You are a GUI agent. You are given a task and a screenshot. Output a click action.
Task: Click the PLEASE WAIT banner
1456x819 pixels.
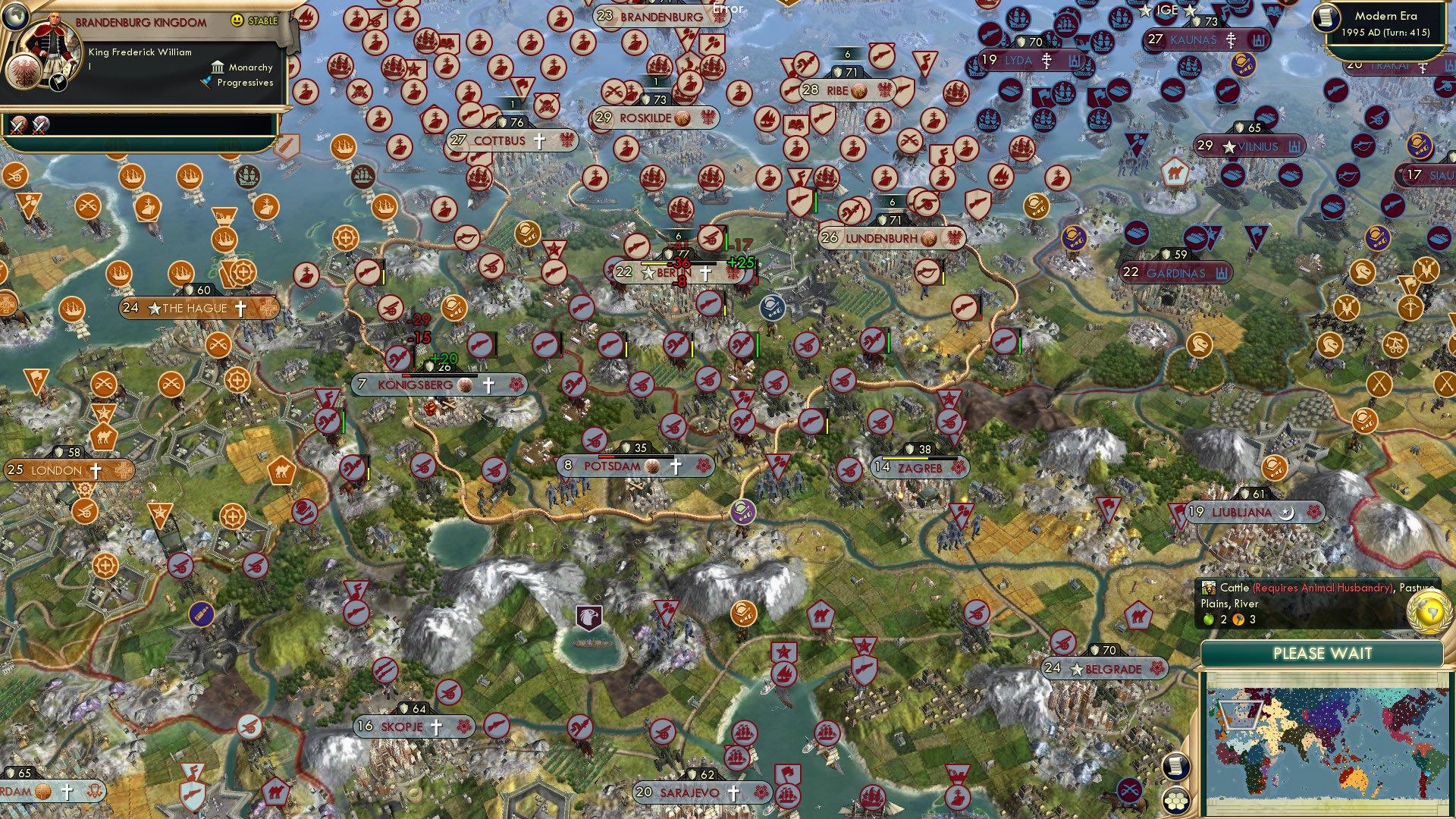(1323, 653)
